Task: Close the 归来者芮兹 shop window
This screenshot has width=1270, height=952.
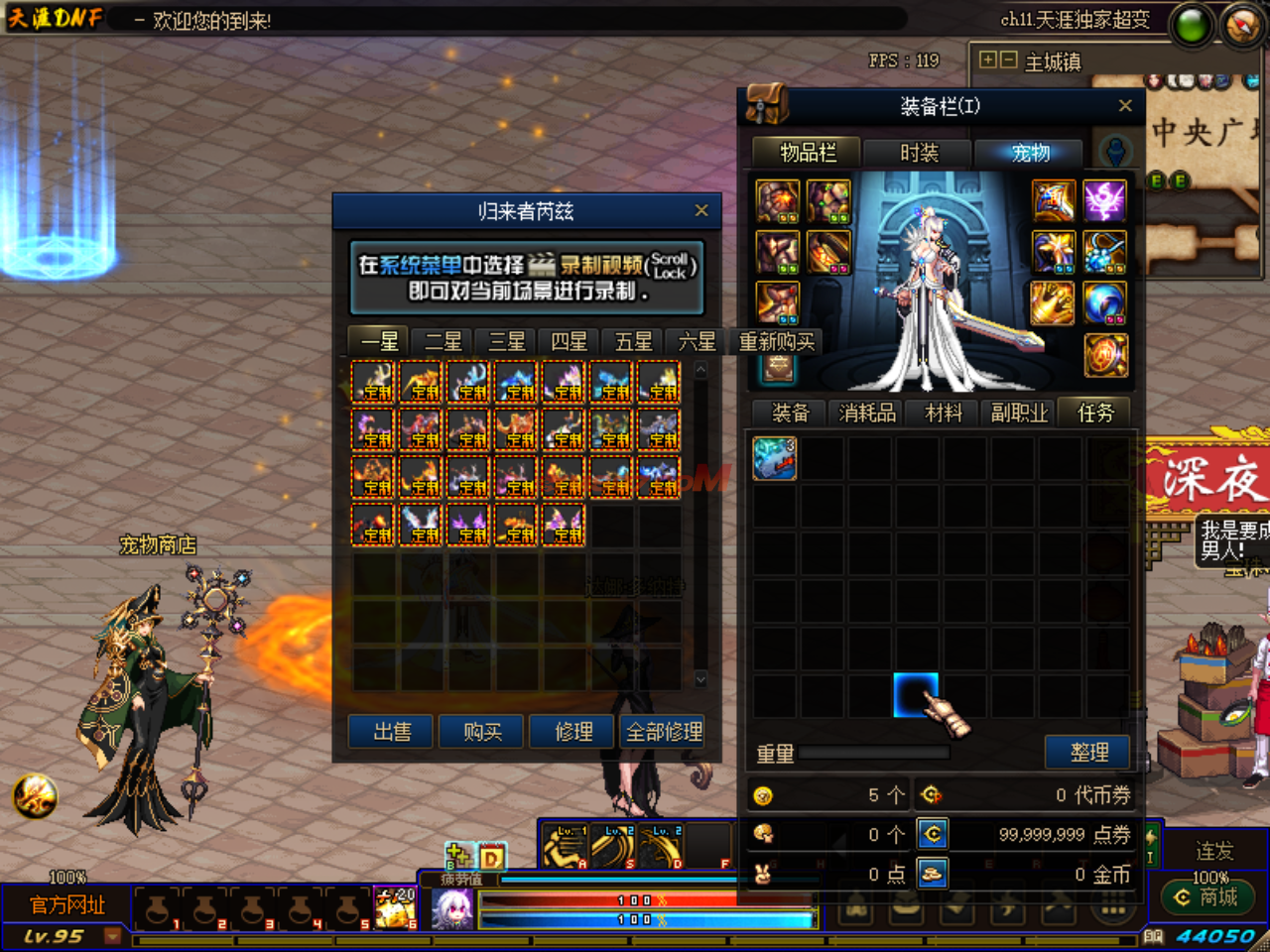Action: (701, 210)
